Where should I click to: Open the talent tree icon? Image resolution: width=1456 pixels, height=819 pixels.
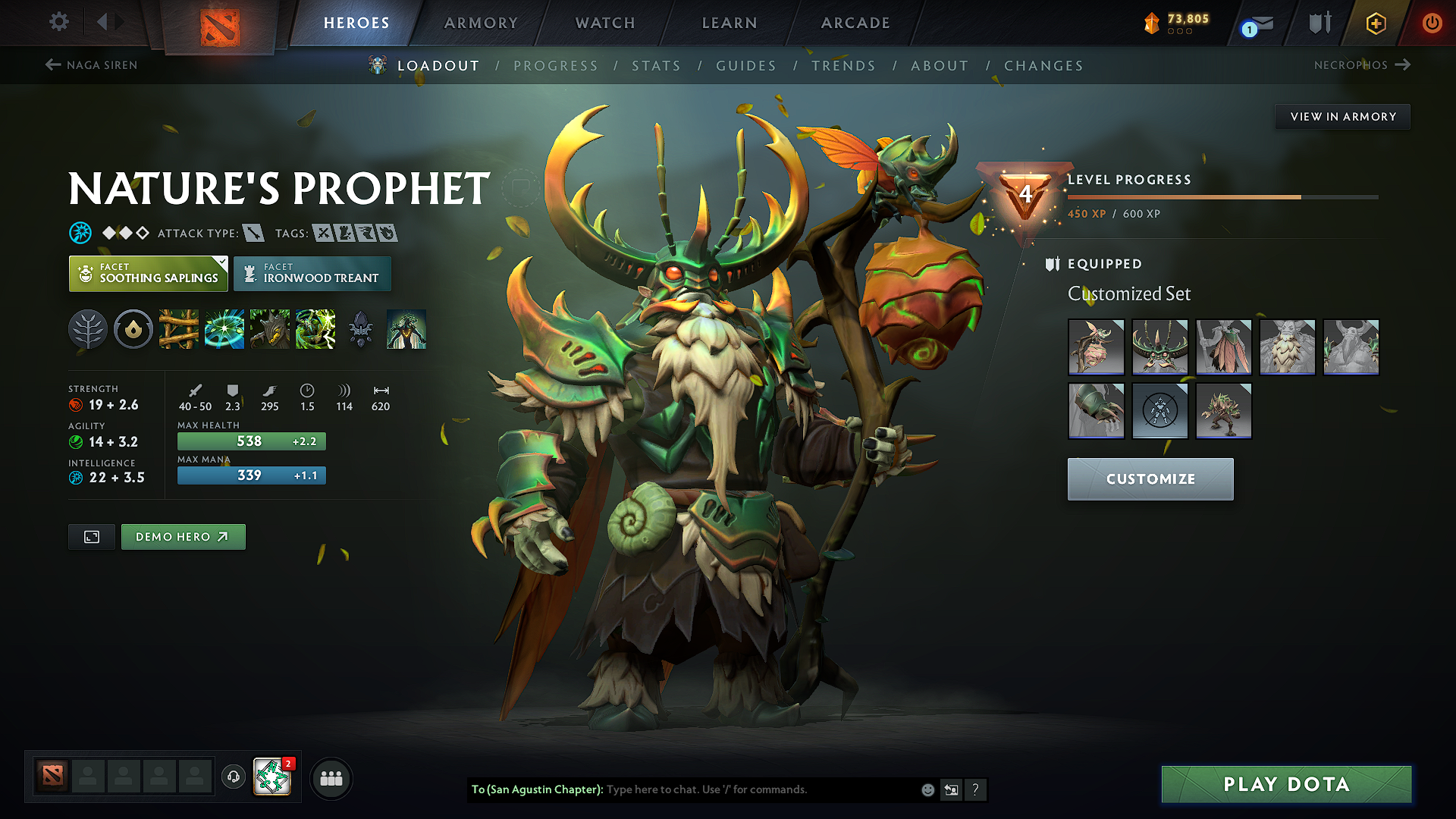(87, 328)
